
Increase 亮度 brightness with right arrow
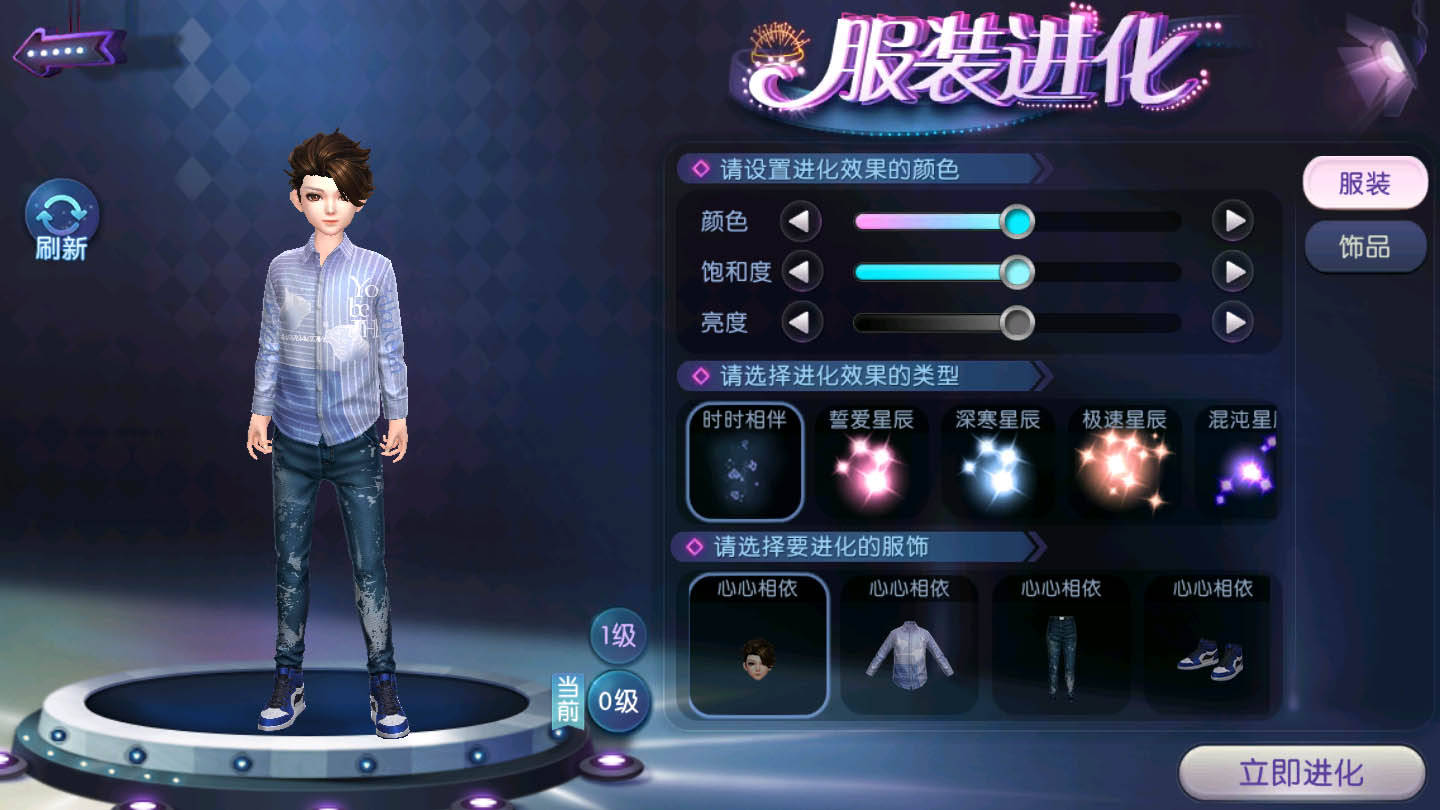1232,322
